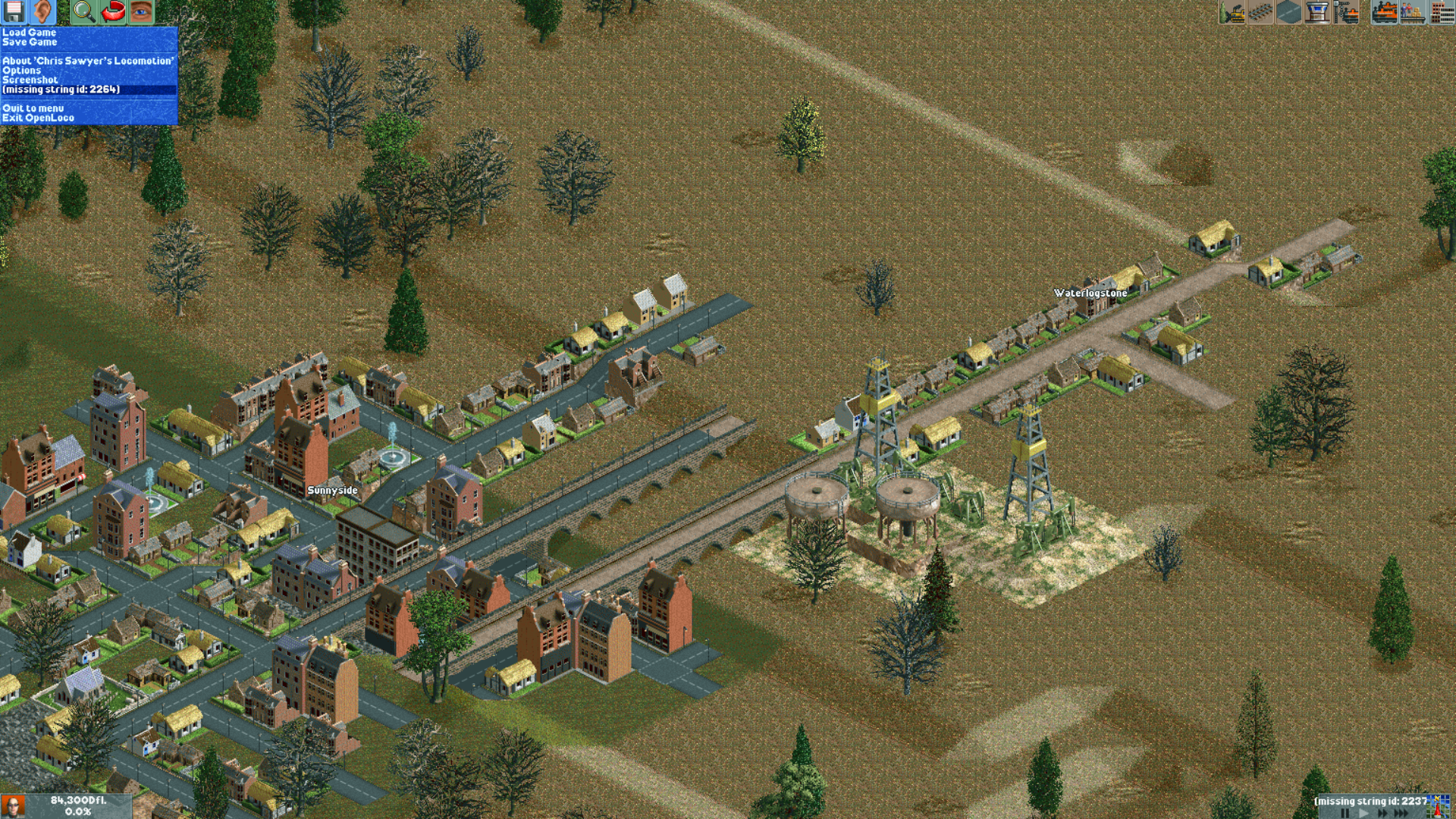Select the highlighted missing string 2264 entry

click(x=61, y=89)
